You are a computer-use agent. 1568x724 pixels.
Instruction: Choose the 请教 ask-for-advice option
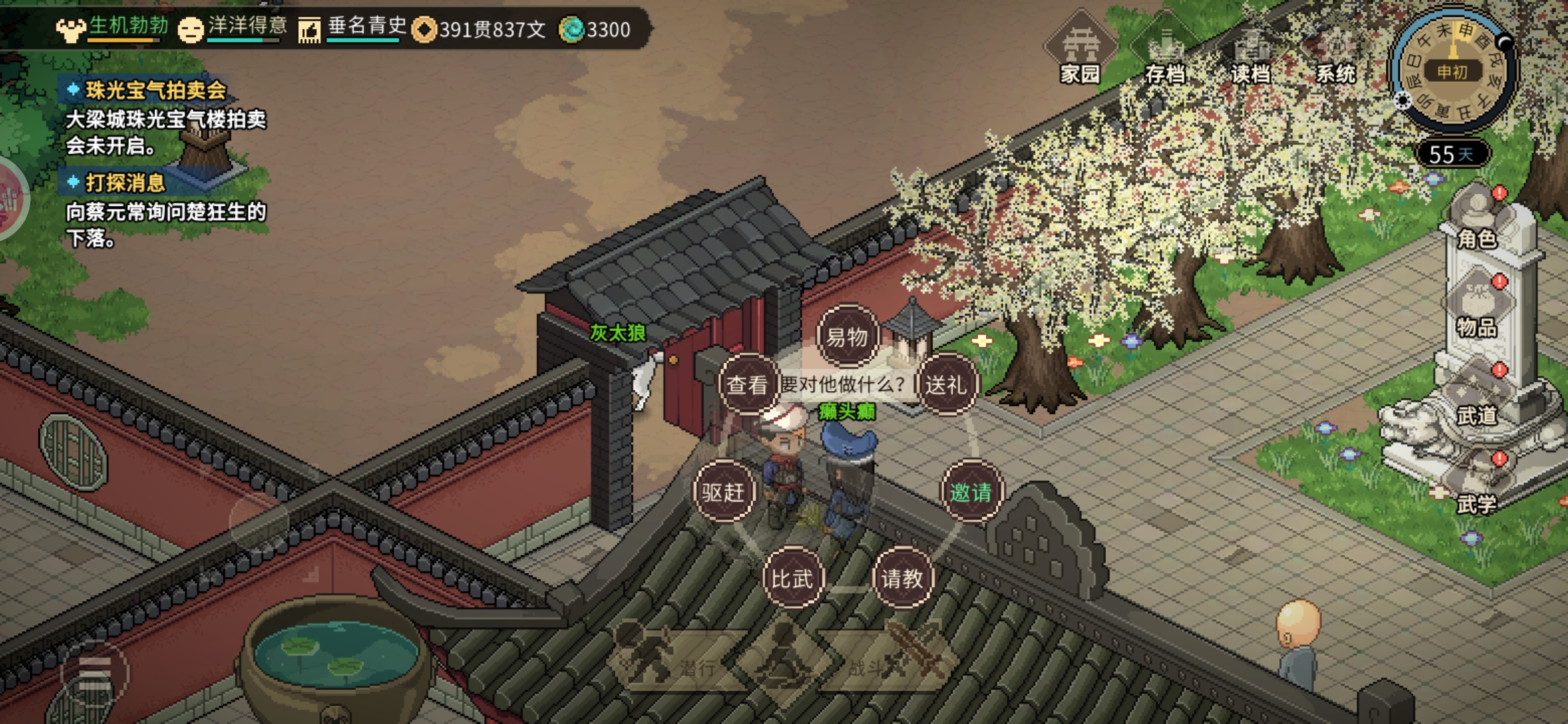[x=902, y=578]
